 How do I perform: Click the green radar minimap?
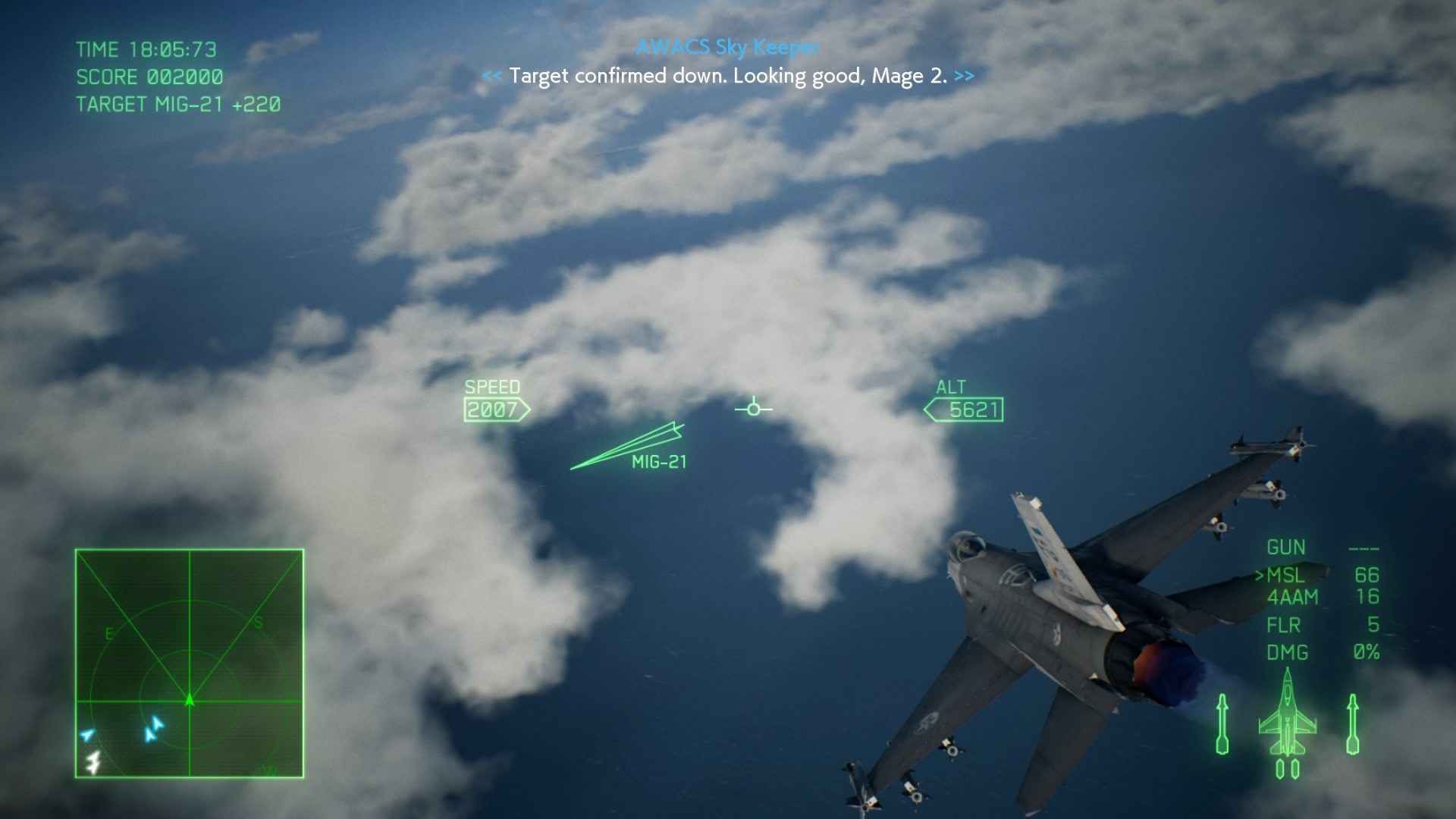[x=190, y=664]
